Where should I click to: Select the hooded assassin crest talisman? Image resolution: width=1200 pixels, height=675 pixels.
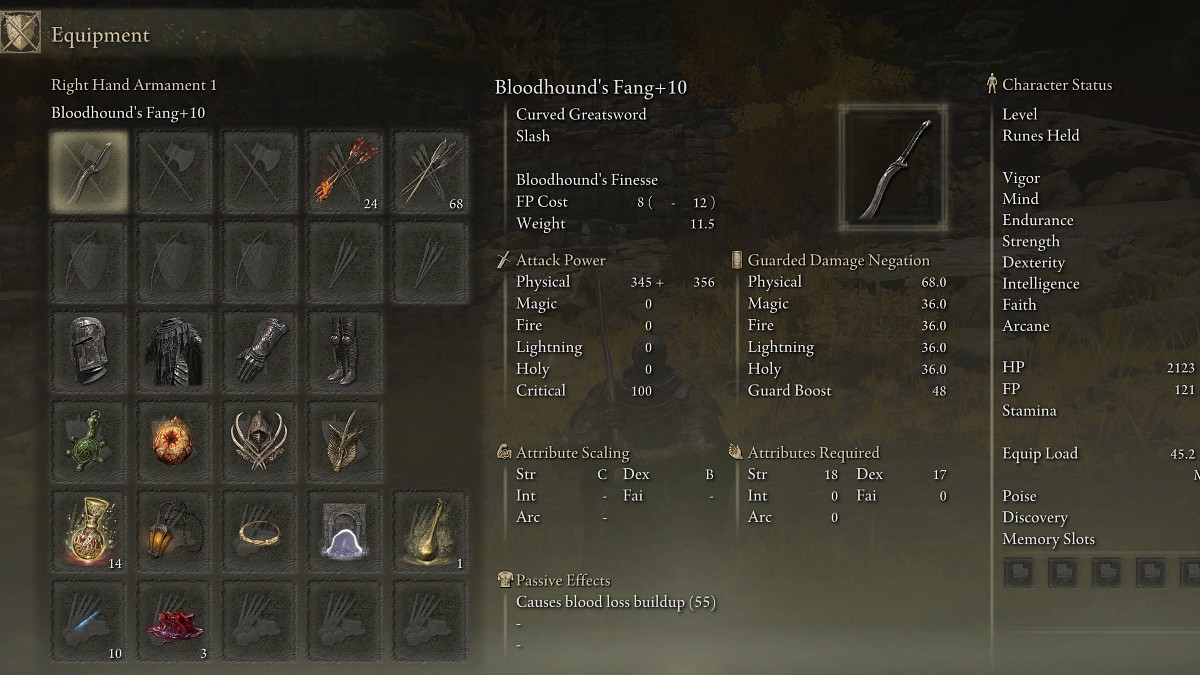point(259,441)
